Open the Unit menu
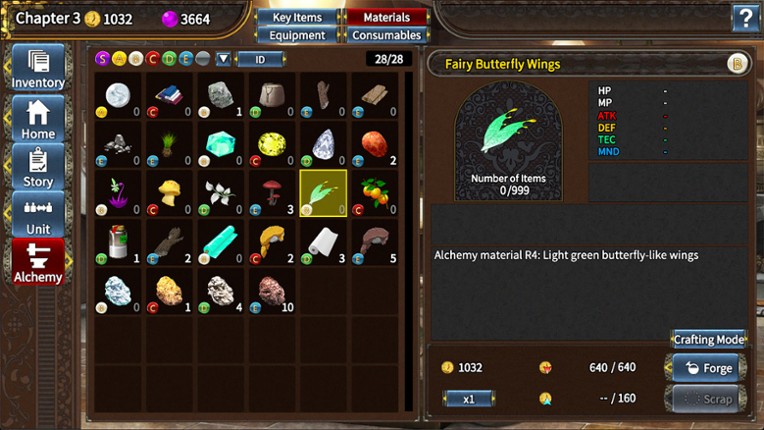 pyautogui.click(x=38, y=214)
